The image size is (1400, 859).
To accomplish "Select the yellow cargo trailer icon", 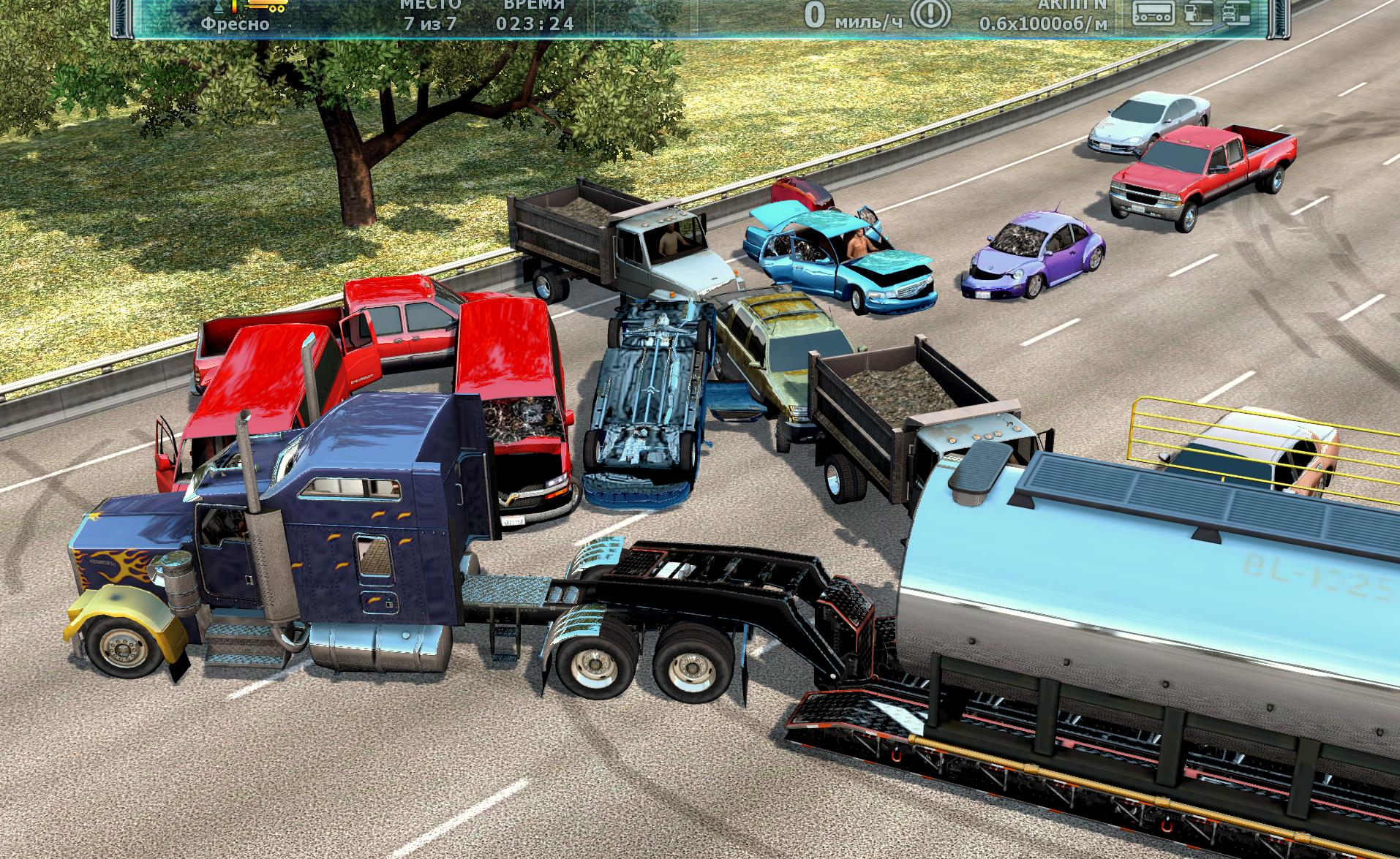I will click(267, 6).
